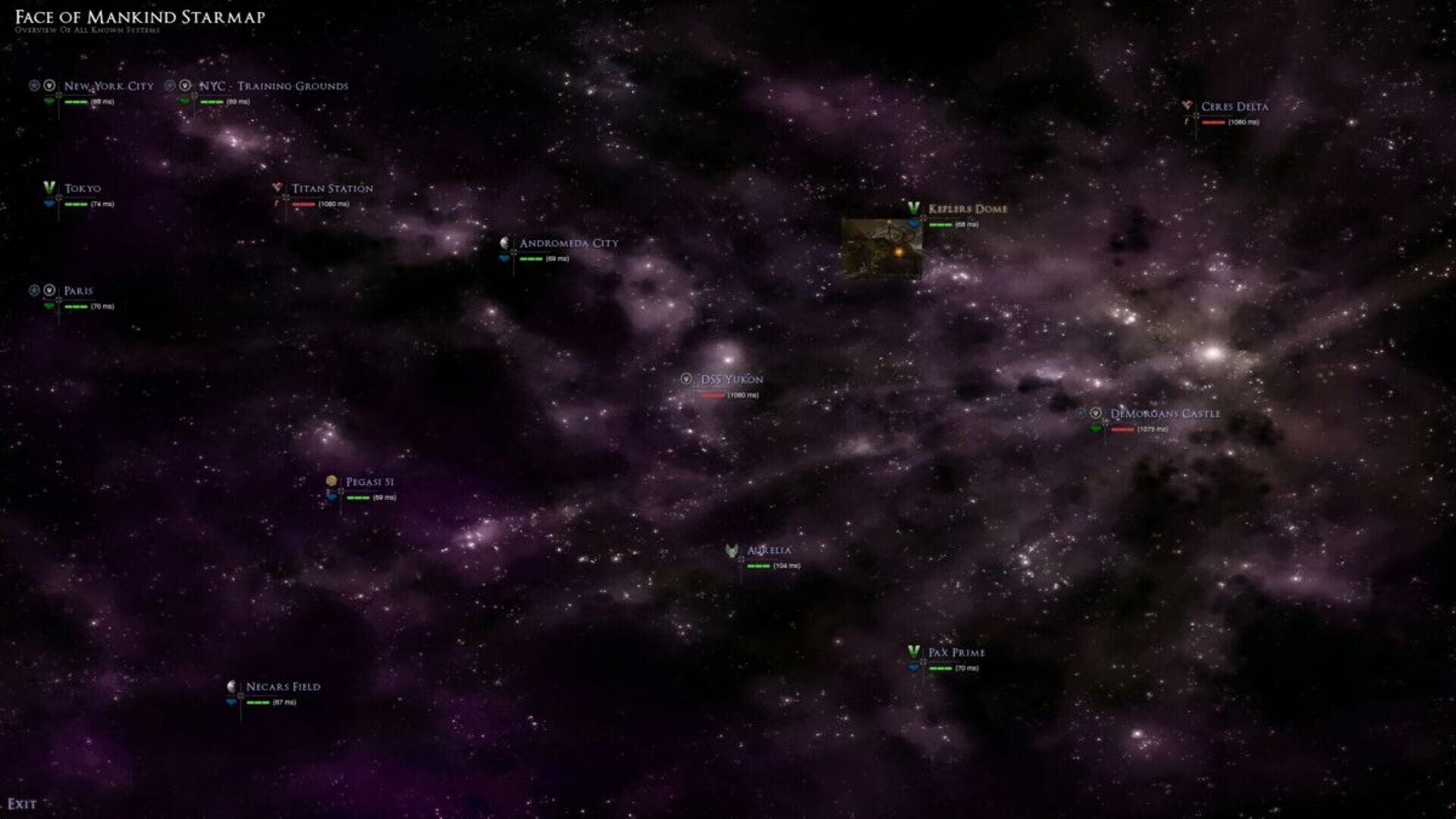This screenshot has height=819, width=1456.
Task: Toggle the blue connection indicator under Tokyo
Action: (x=49, y=204)
